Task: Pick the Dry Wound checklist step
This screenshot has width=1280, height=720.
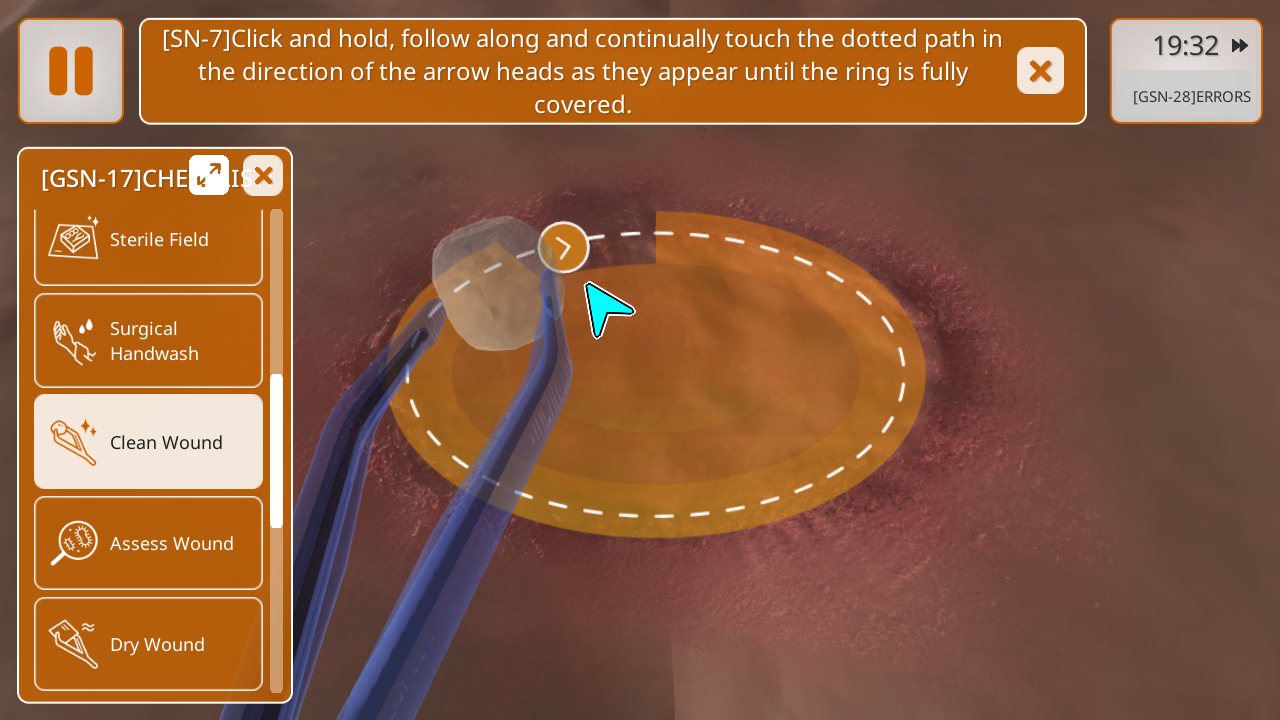Action: pos(148,644)
